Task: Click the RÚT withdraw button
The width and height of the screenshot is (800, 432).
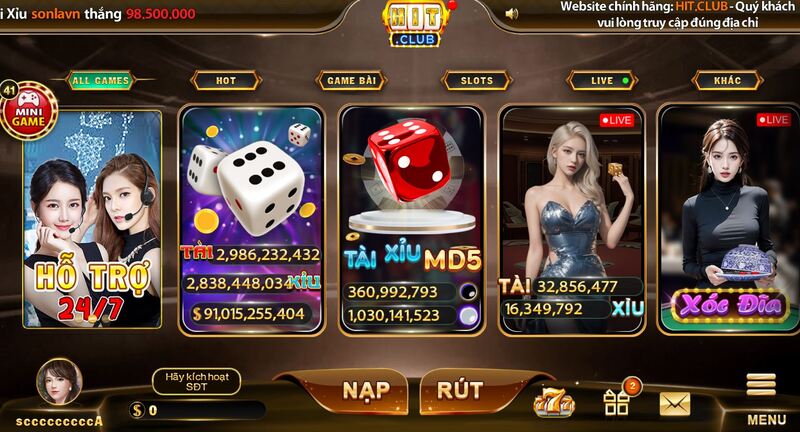Action: pyautogui.click(x=460, y=390)
